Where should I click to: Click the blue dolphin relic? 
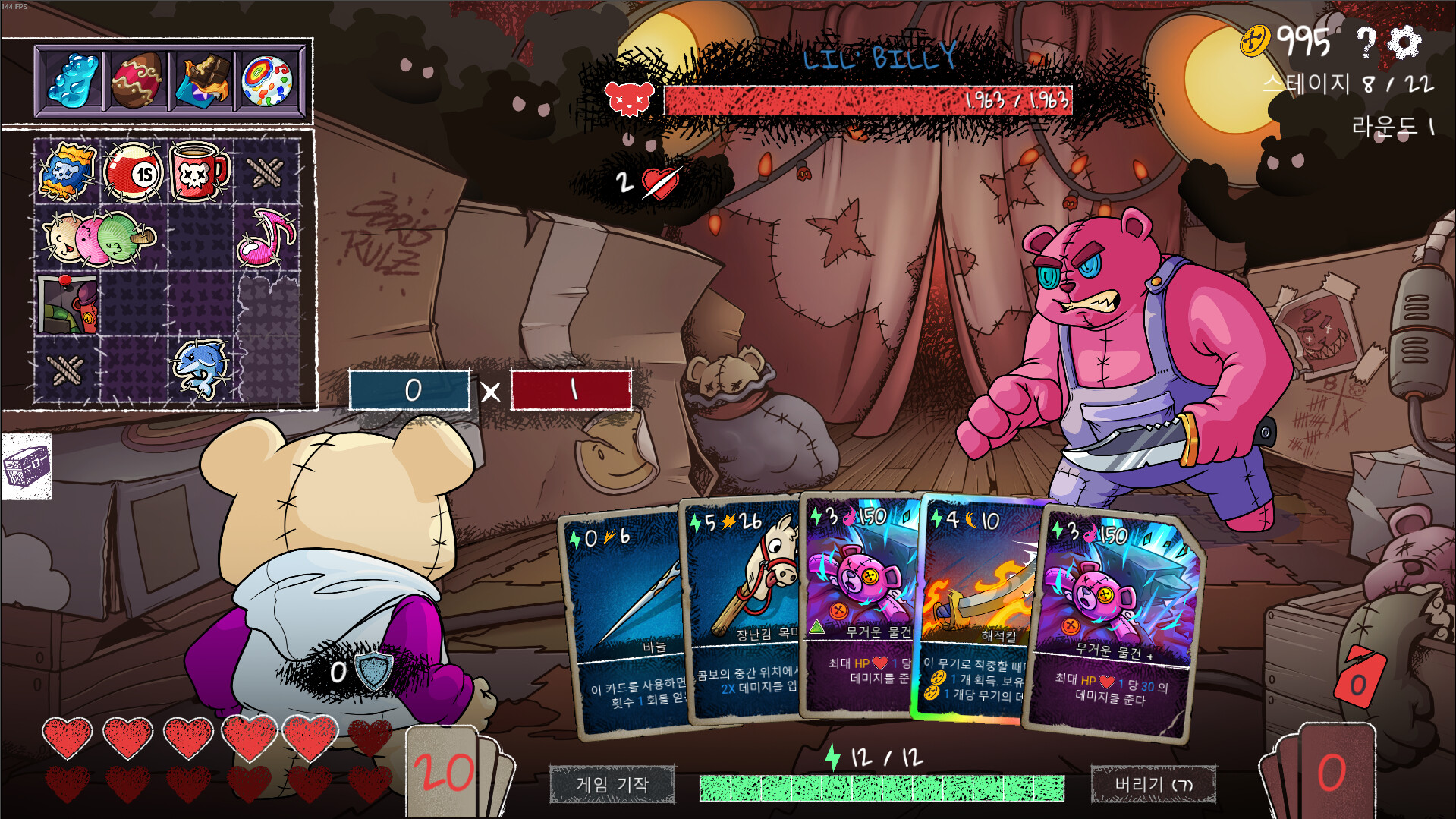pos(200,369)
